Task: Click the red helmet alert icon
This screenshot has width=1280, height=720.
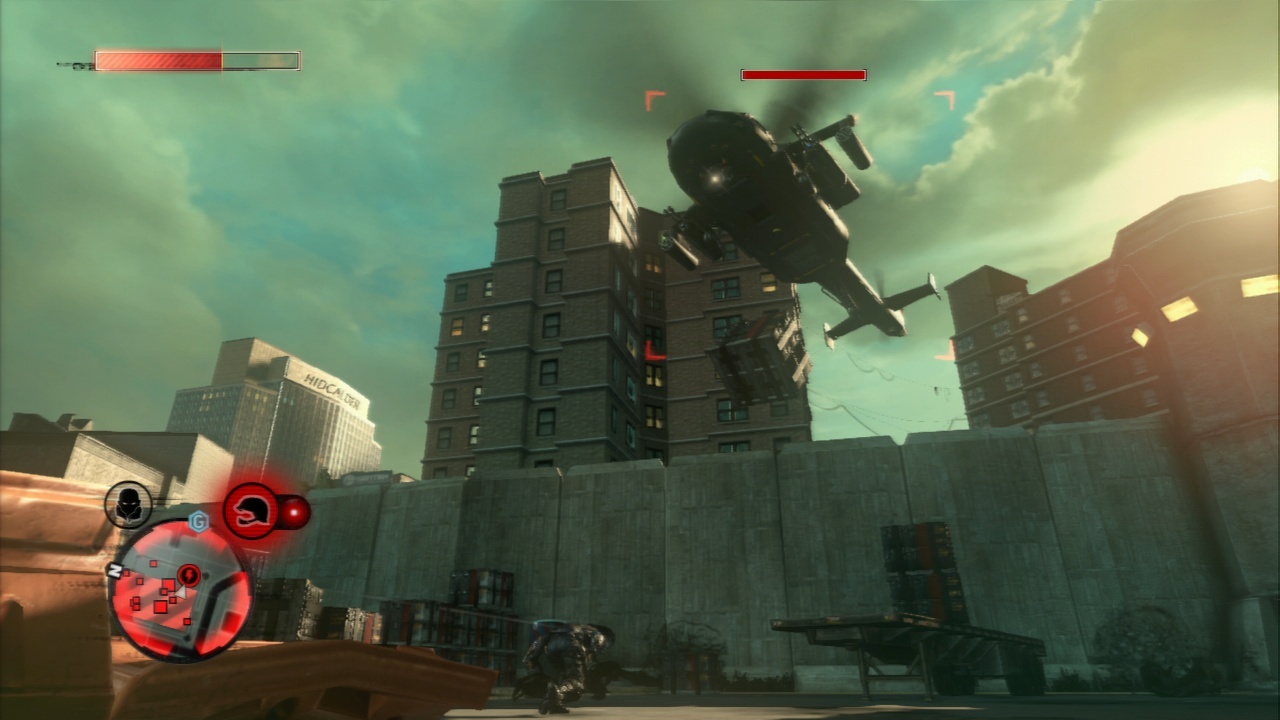Action: click(x=252, y=508)
